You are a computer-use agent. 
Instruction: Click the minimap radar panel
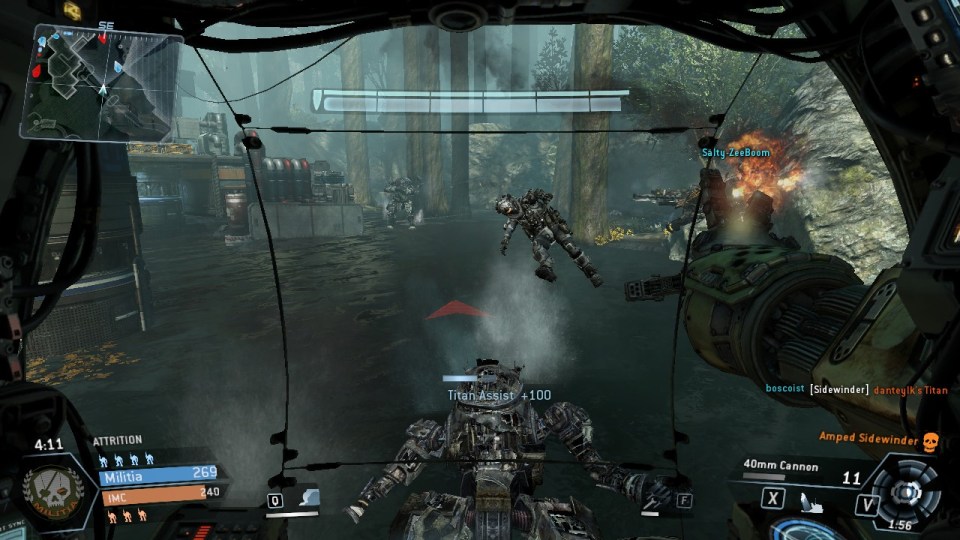pos(100,82)
